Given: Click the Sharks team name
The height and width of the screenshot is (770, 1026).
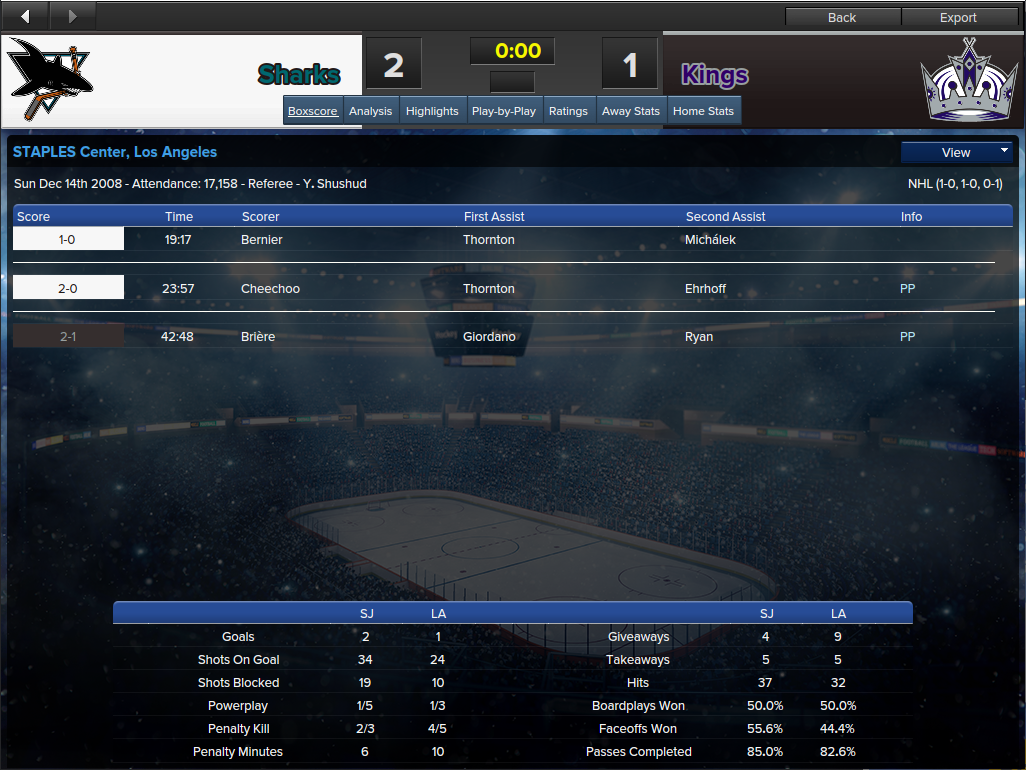Looking at the screenshot, I should pyautogui.click(x=299, y=75).
